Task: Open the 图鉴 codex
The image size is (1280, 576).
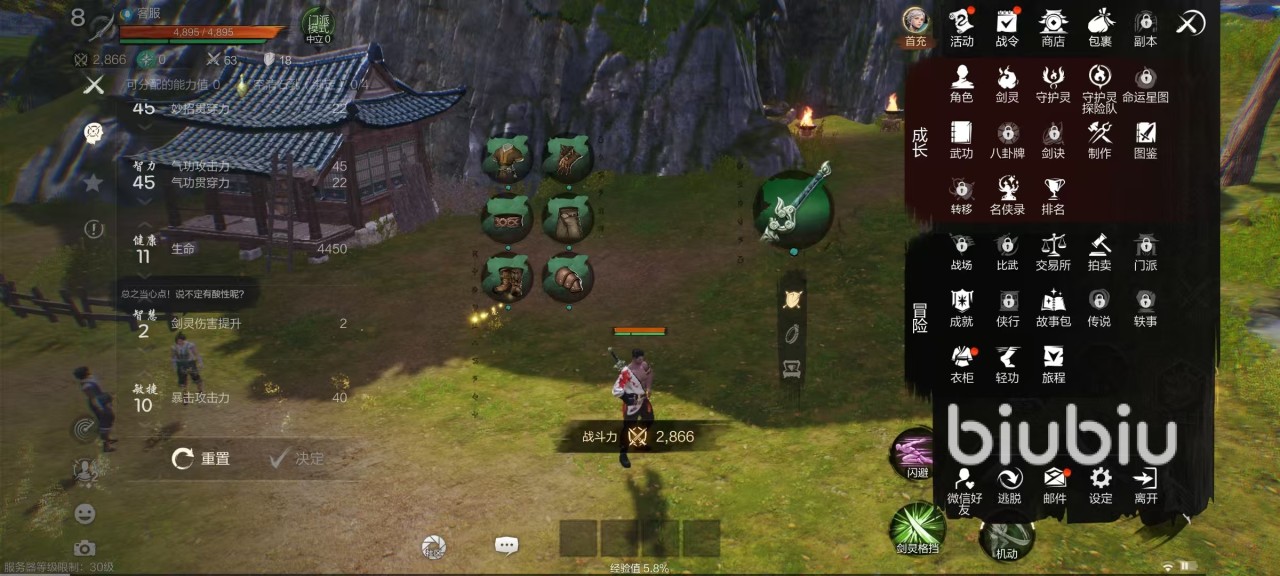Action: tap(1146, 139)
